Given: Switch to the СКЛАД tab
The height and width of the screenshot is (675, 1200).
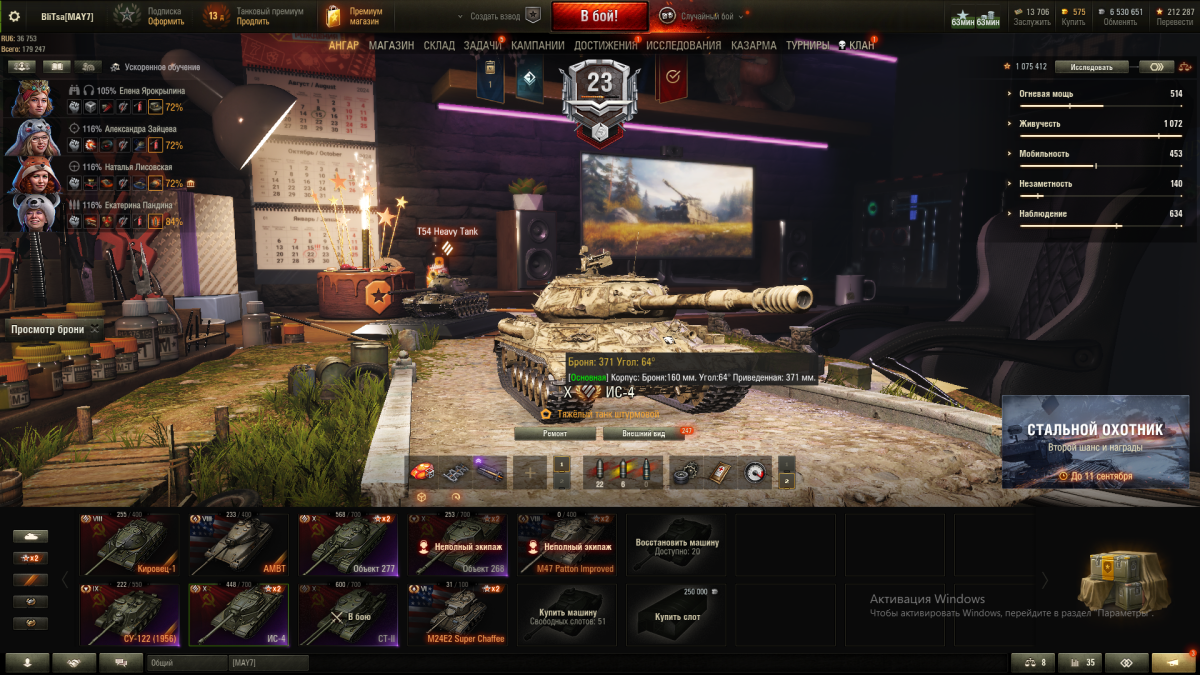Looking at the screenshot, I should [439, 45].
